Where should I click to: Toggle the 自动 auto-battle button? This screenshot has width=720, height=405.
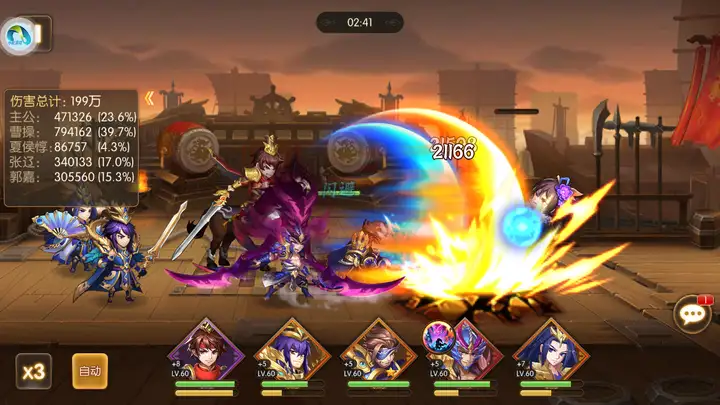(x=90, y=371)
